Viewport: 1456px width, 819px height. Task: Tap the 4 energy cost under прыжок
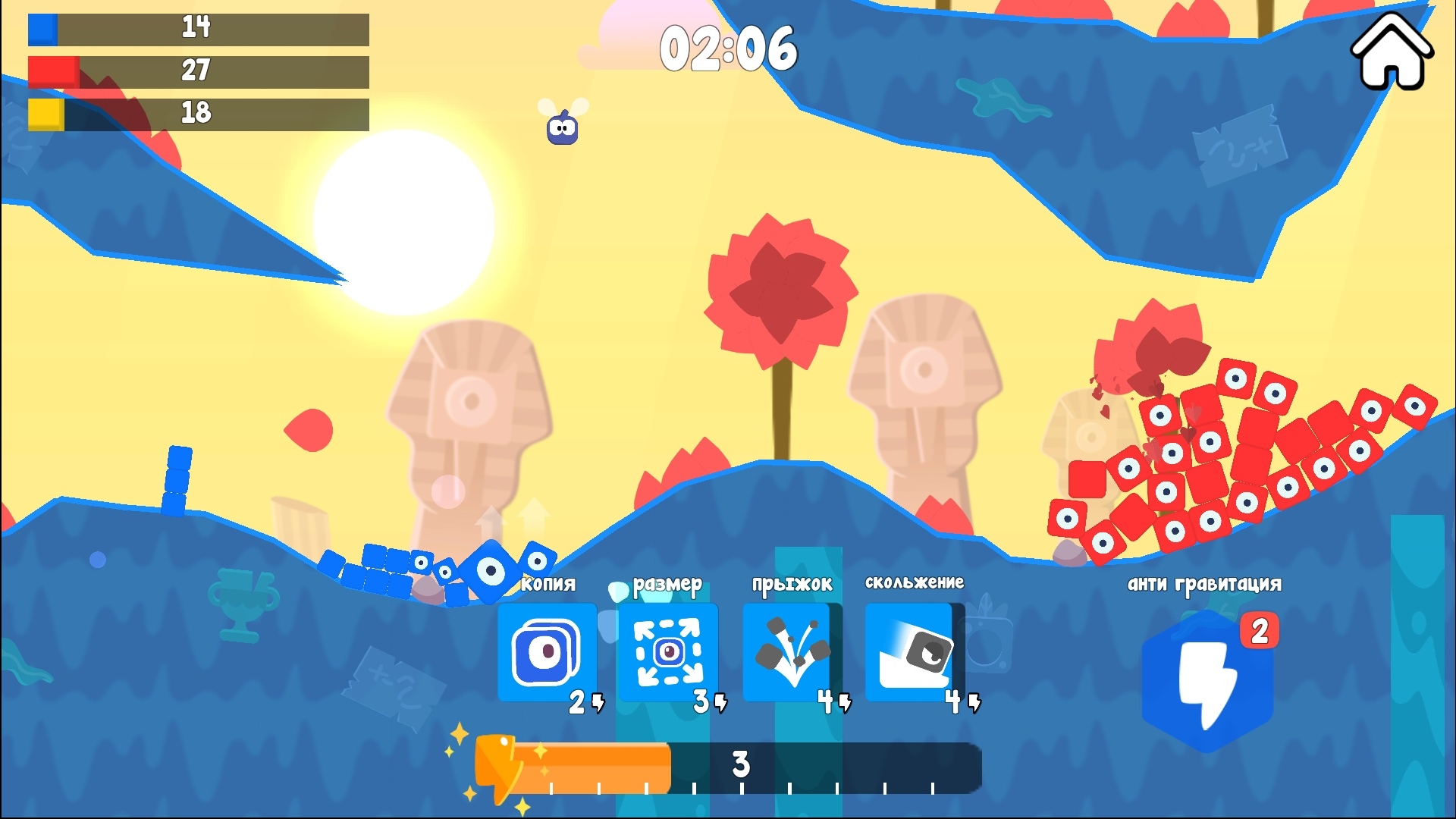tap(827, 704)
